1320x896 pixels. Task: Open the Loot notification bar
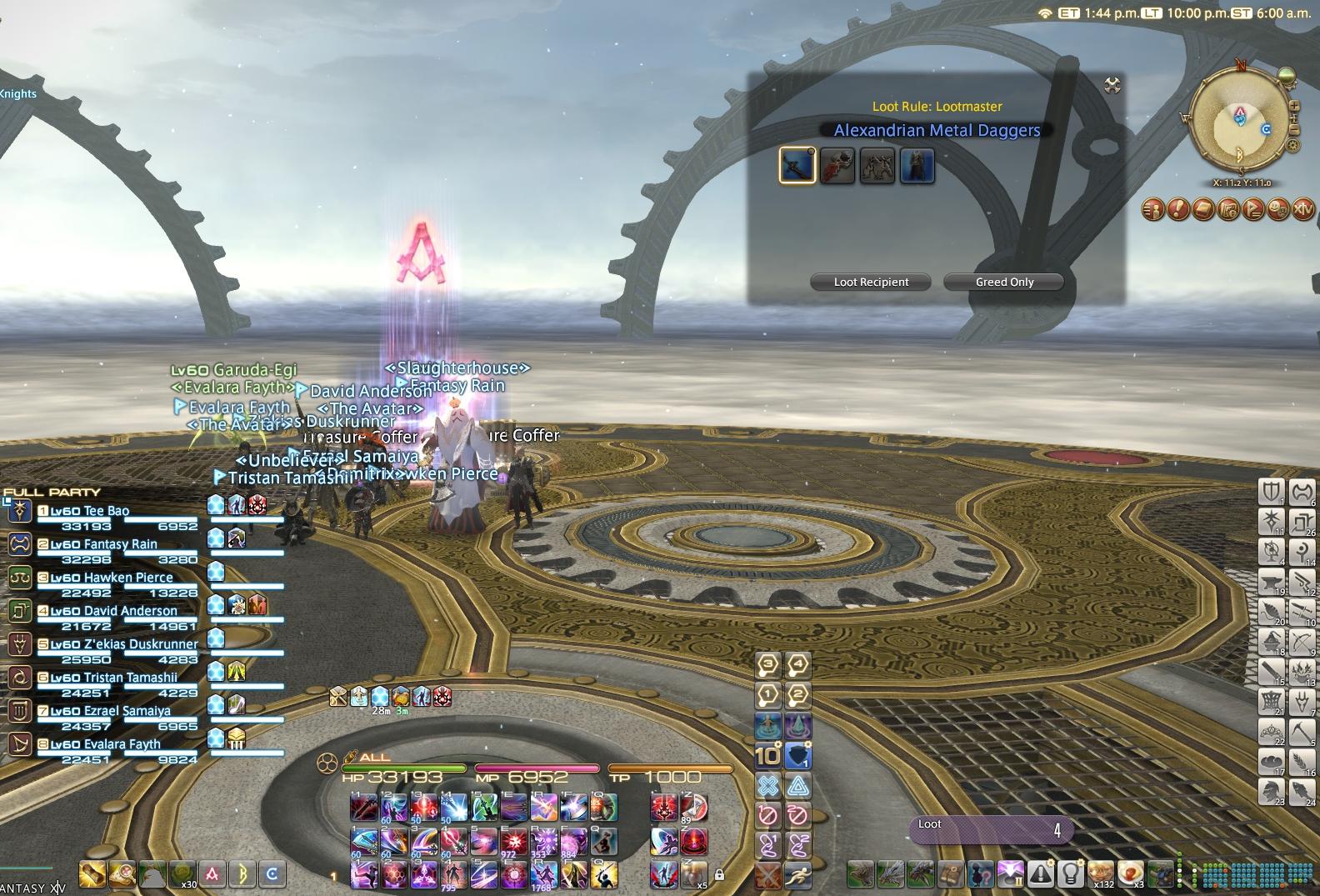(990, 828)
